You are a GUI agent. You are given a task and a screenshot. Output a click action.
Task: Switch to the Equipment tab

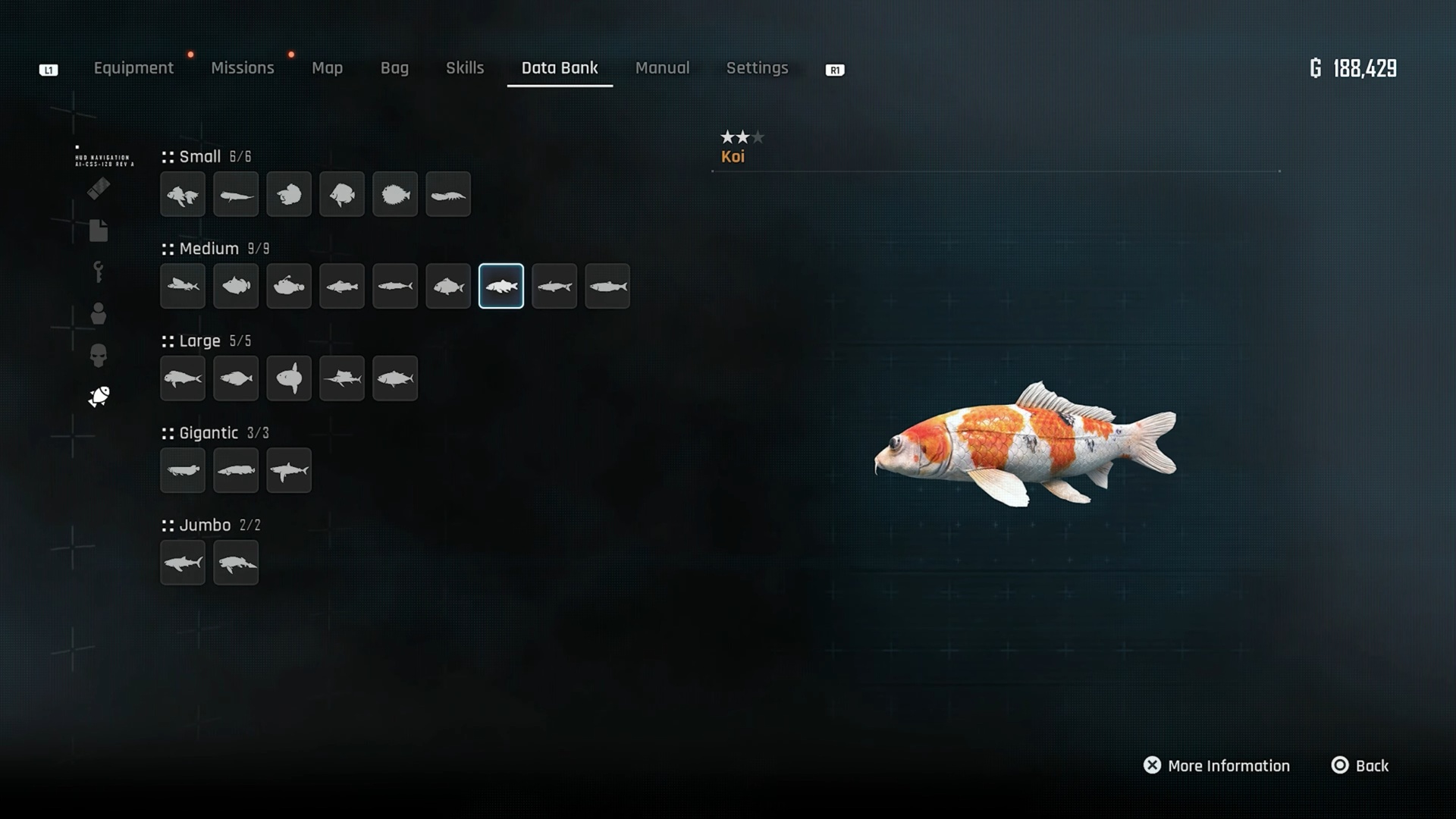tap(133, 68)
